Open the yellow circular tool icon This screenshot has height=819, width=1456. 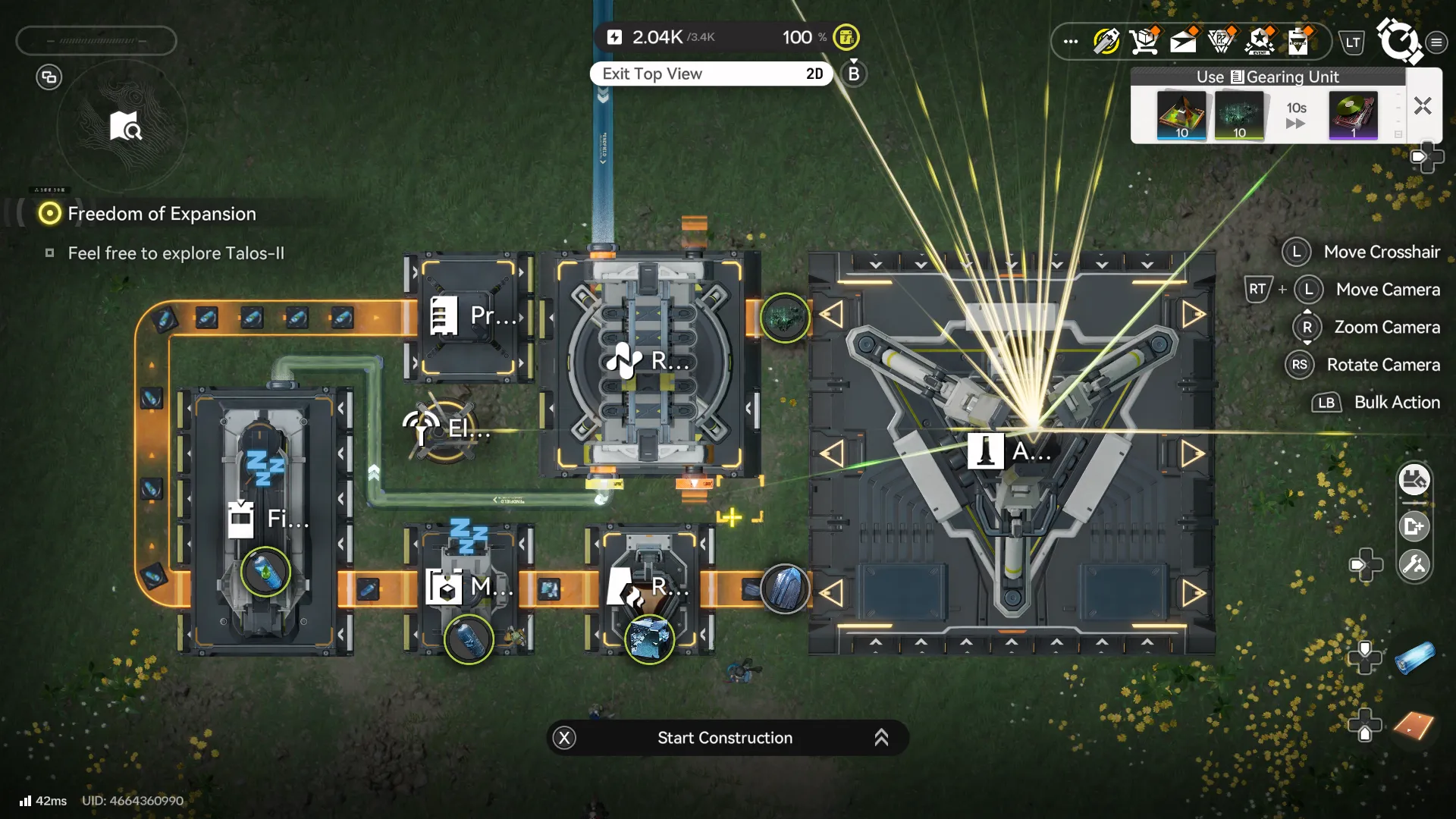[1106, 41]
